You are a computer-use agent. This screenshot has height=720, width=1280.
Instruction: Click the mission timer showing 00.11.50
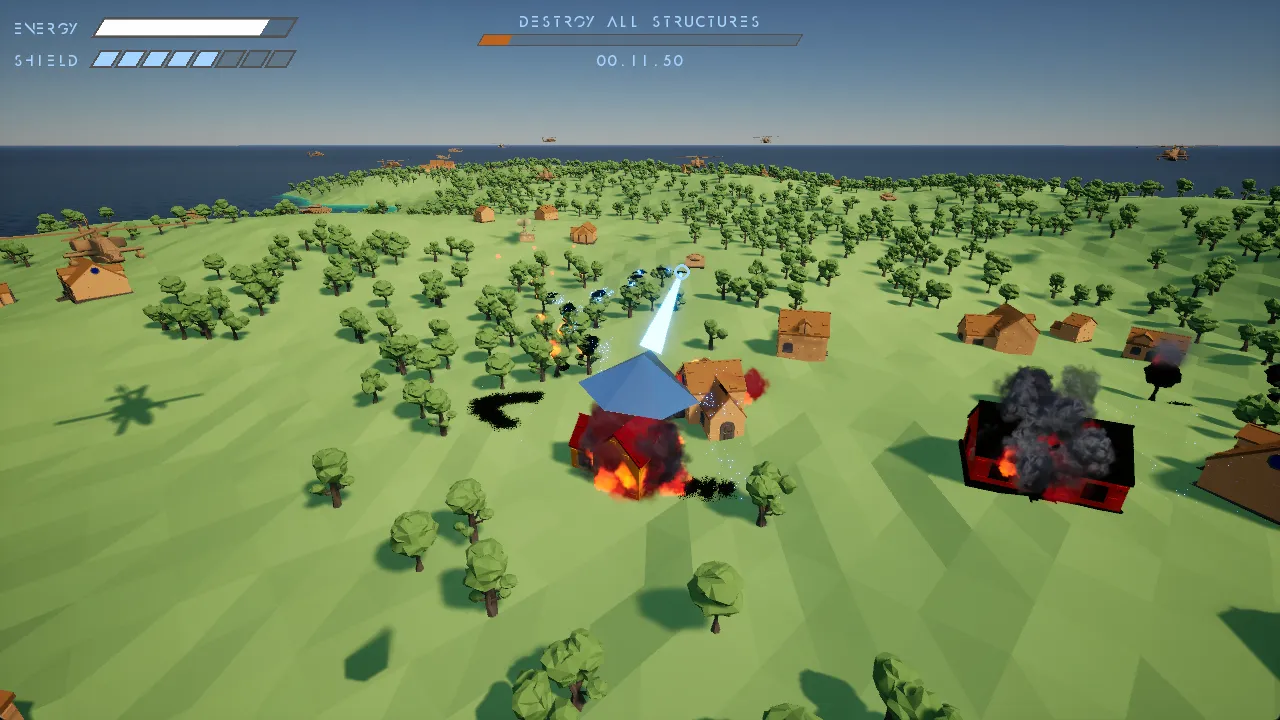pyautogui.click(x=639, y=61)
